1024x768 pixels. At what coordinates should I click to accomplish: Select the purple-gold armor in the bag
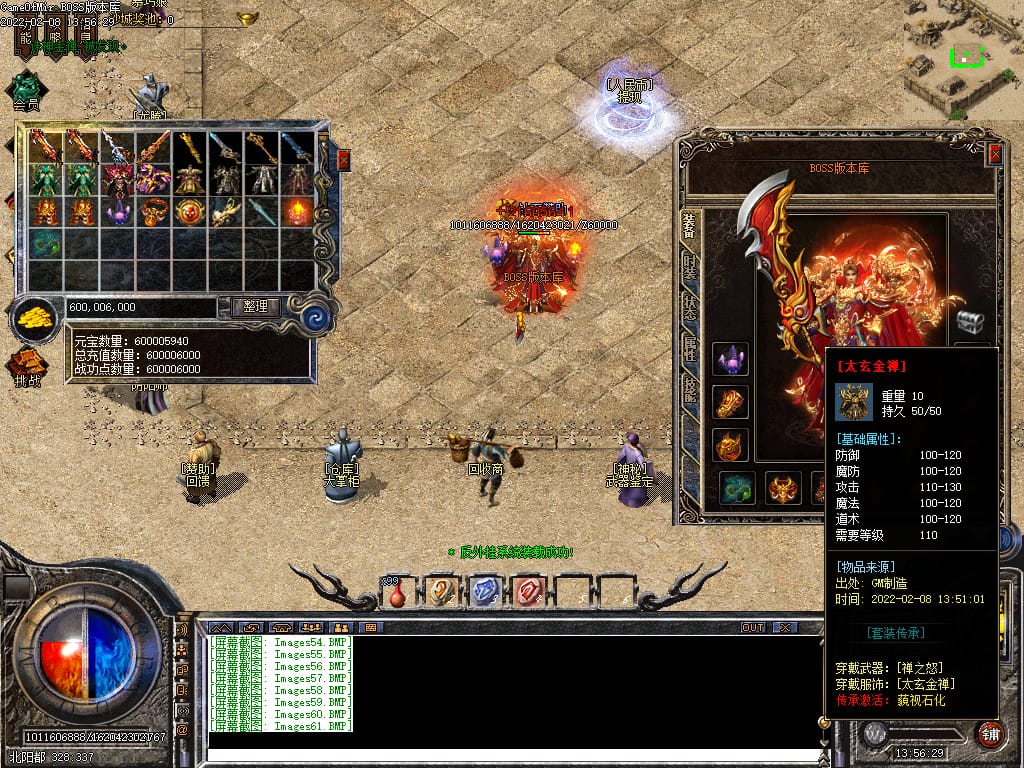pyautogui.click(x=153, y=179)
